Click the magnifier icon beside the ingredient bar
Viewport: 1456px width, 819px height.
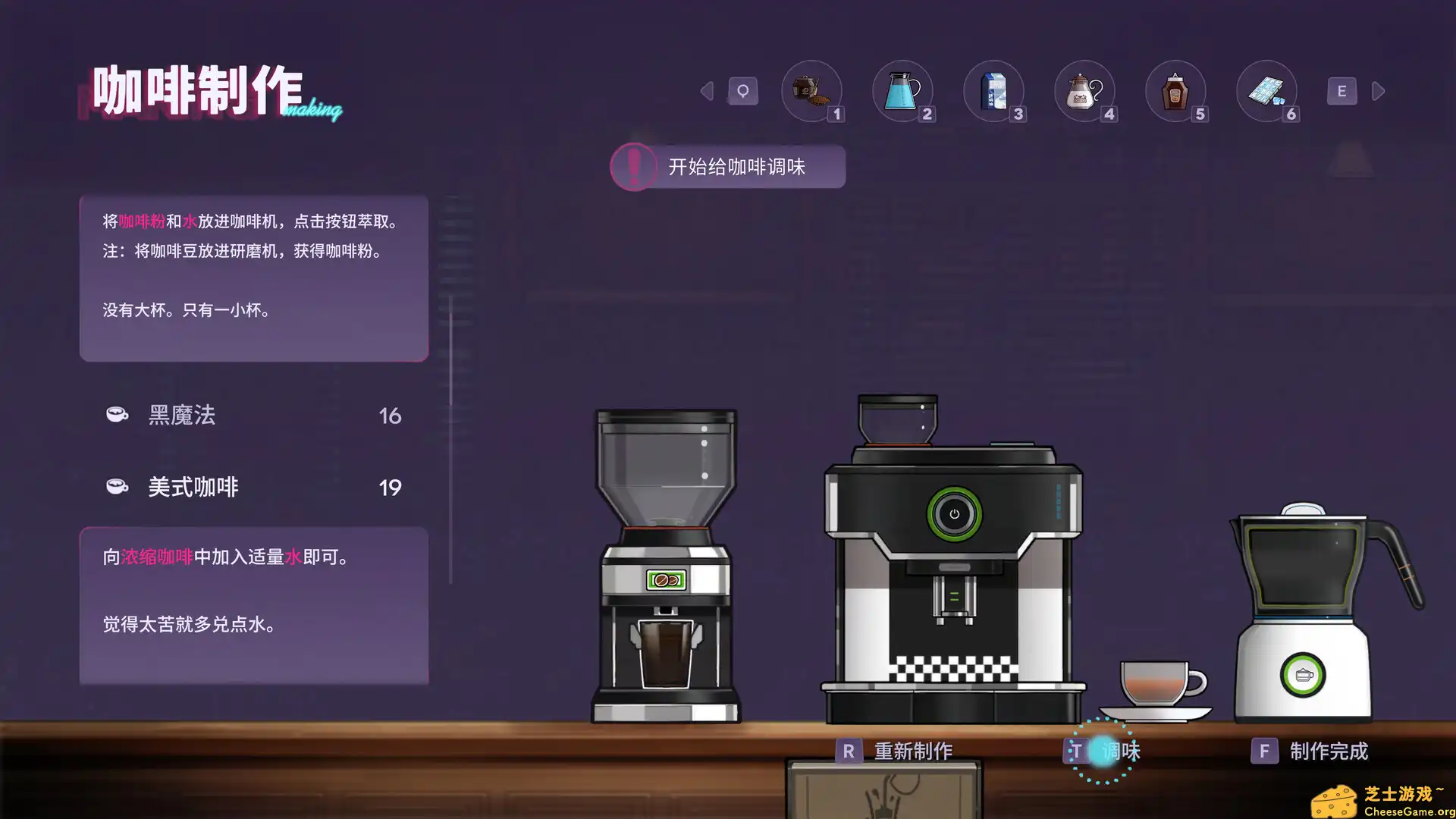tap(742, 89)
